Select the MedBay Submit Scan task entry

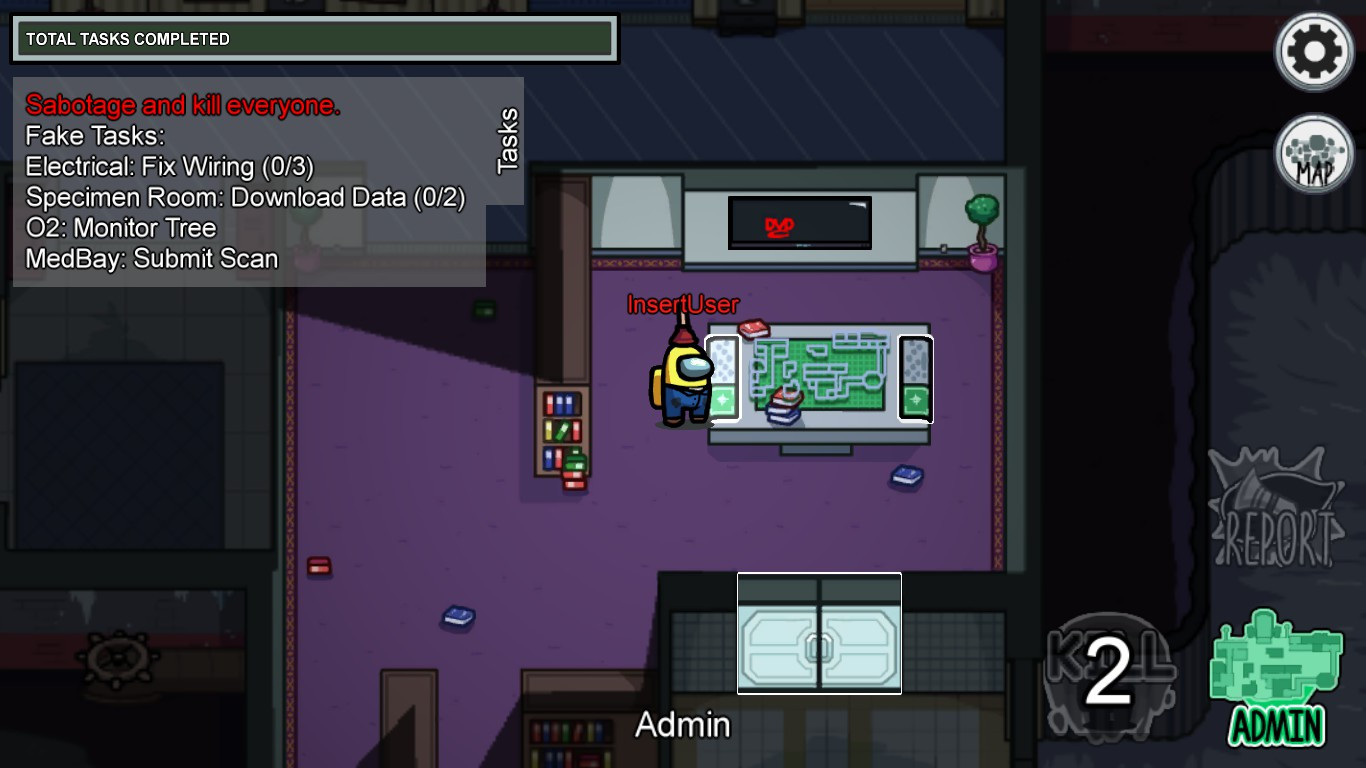151,258
